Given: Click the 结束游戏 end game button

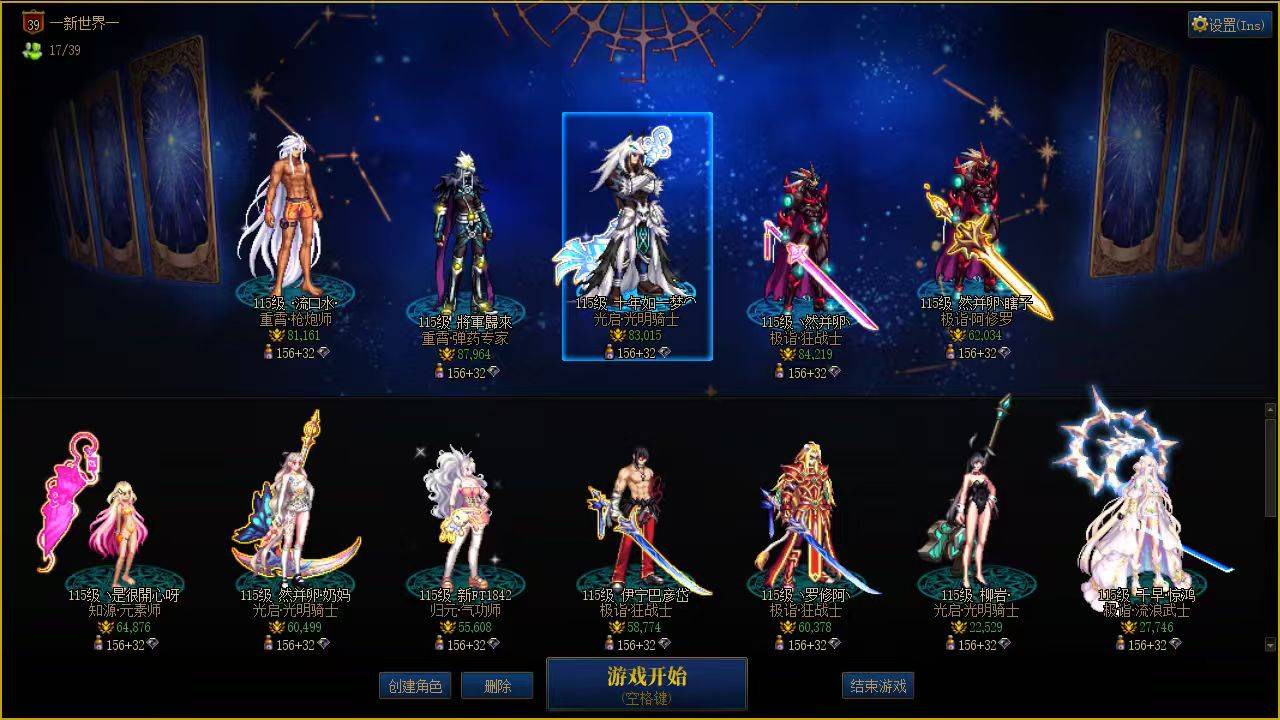Looking at the screenshot, I should coord(877,686).
